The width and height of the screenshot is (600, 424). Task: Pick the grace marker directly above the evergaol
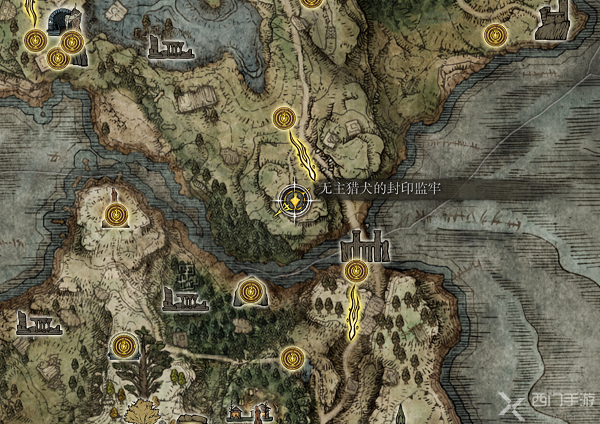285,118
